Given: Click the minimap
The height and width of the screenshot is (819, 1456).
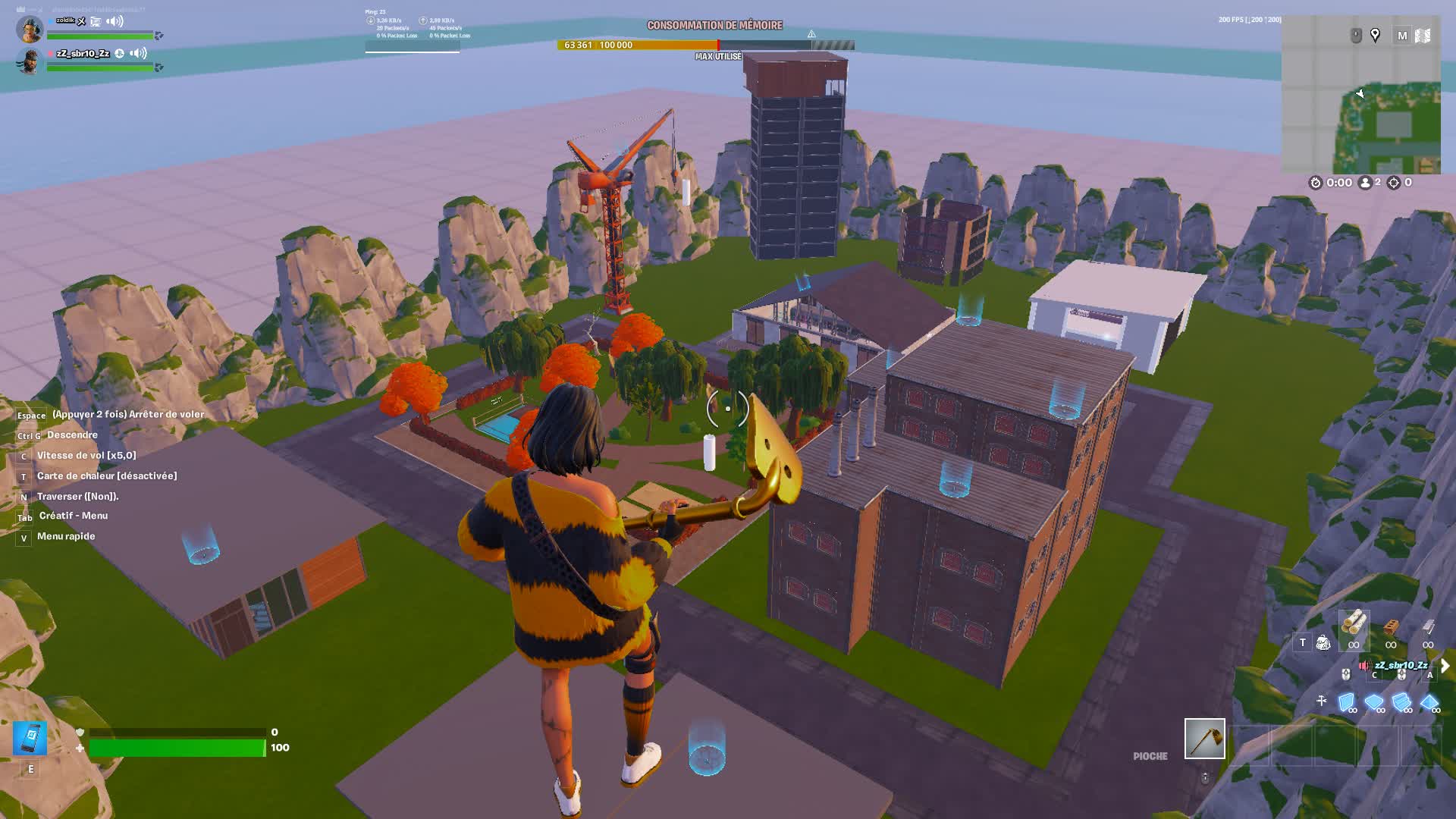Looking at the screenshot, I should tap(1360, 105).
